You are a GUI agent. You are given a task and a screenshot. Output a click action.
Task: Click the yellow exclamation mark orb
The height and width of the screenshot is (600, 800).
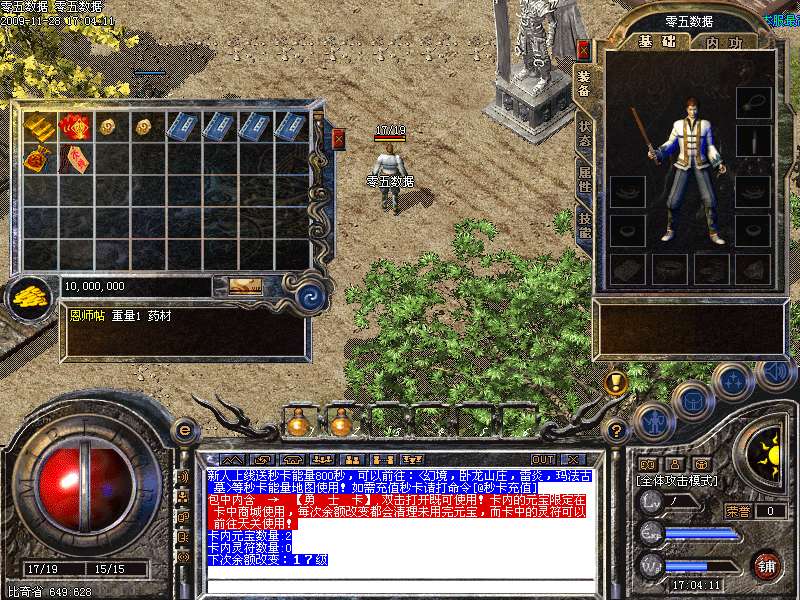point(616,382)
